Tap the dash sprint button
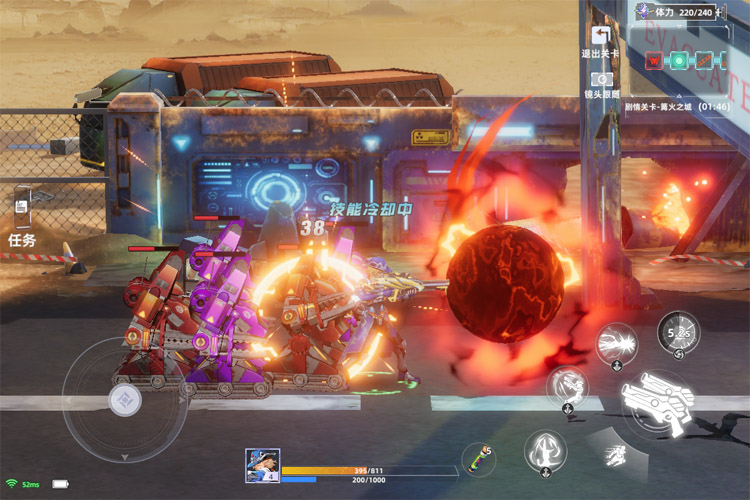 click(x=616, y=456)
